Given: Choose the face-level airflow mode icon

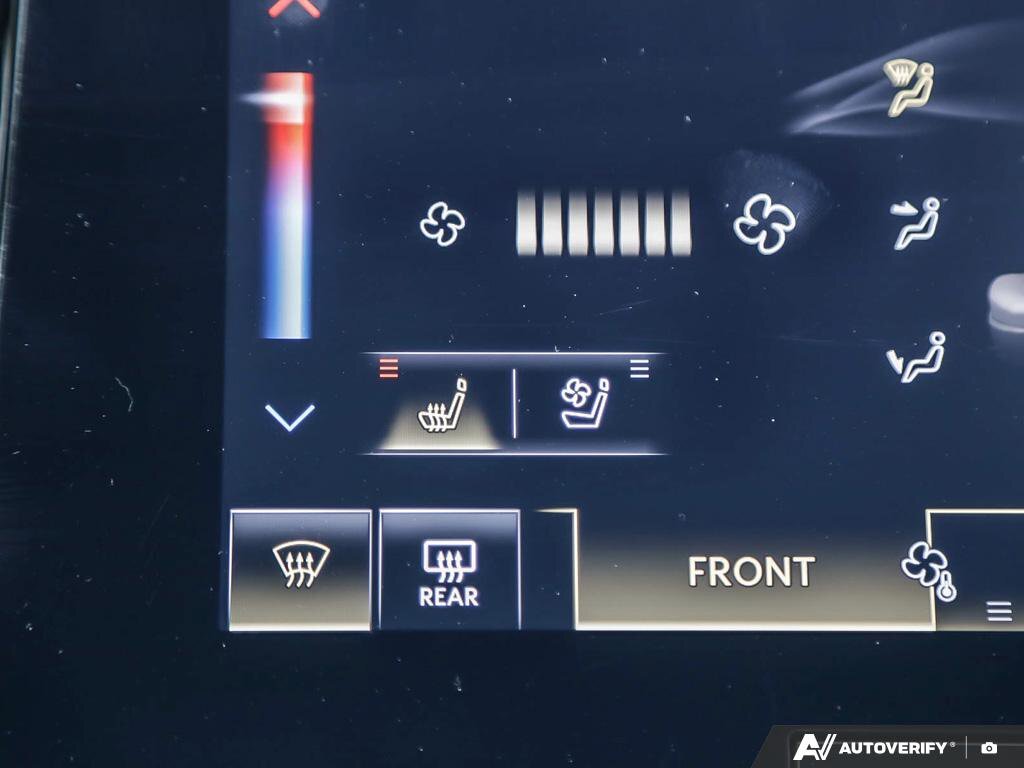Looking at the screenshot, I should click(x=916, y=222).
